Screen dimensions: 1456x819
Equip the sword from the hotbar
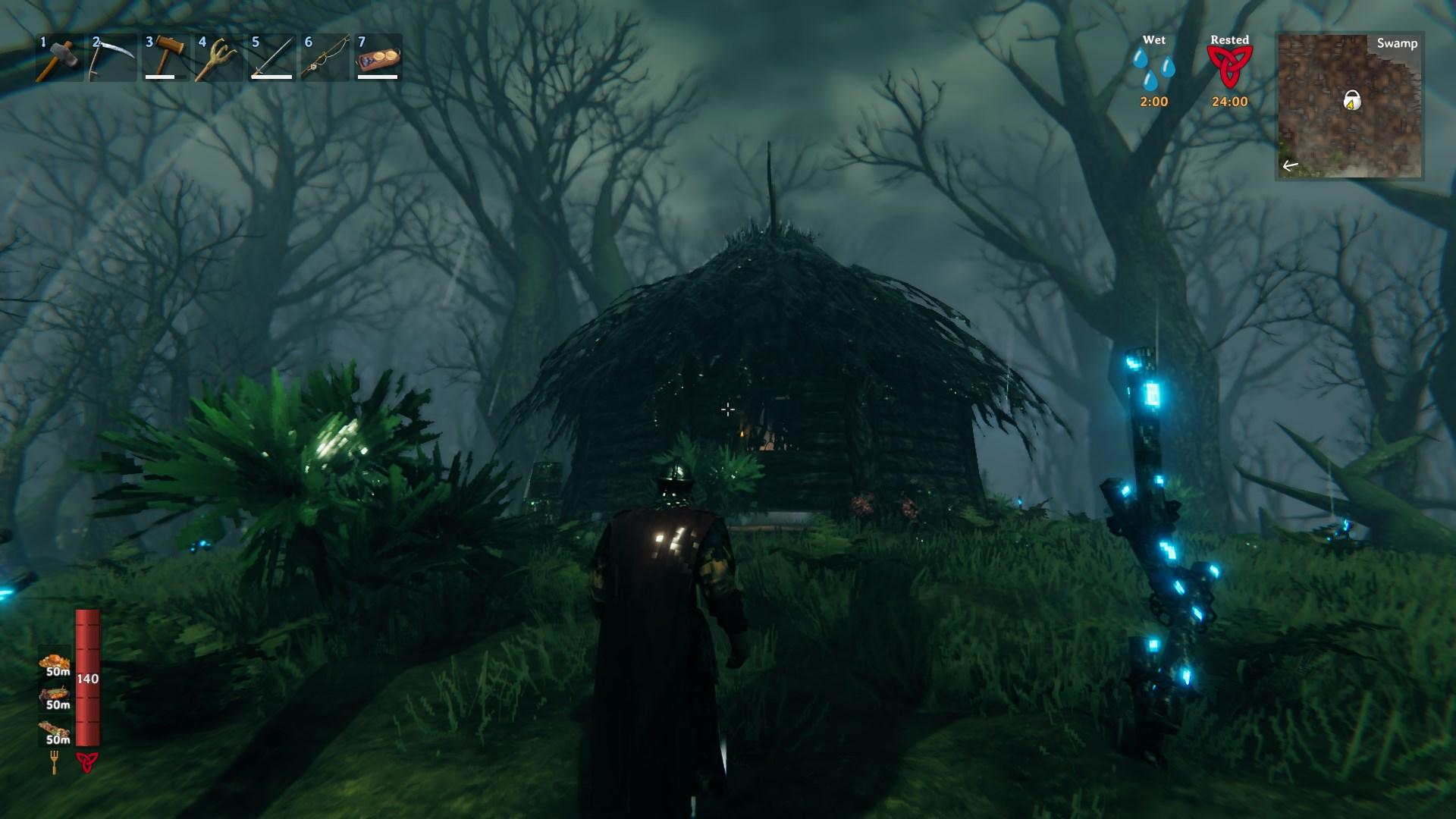(271, 57)
